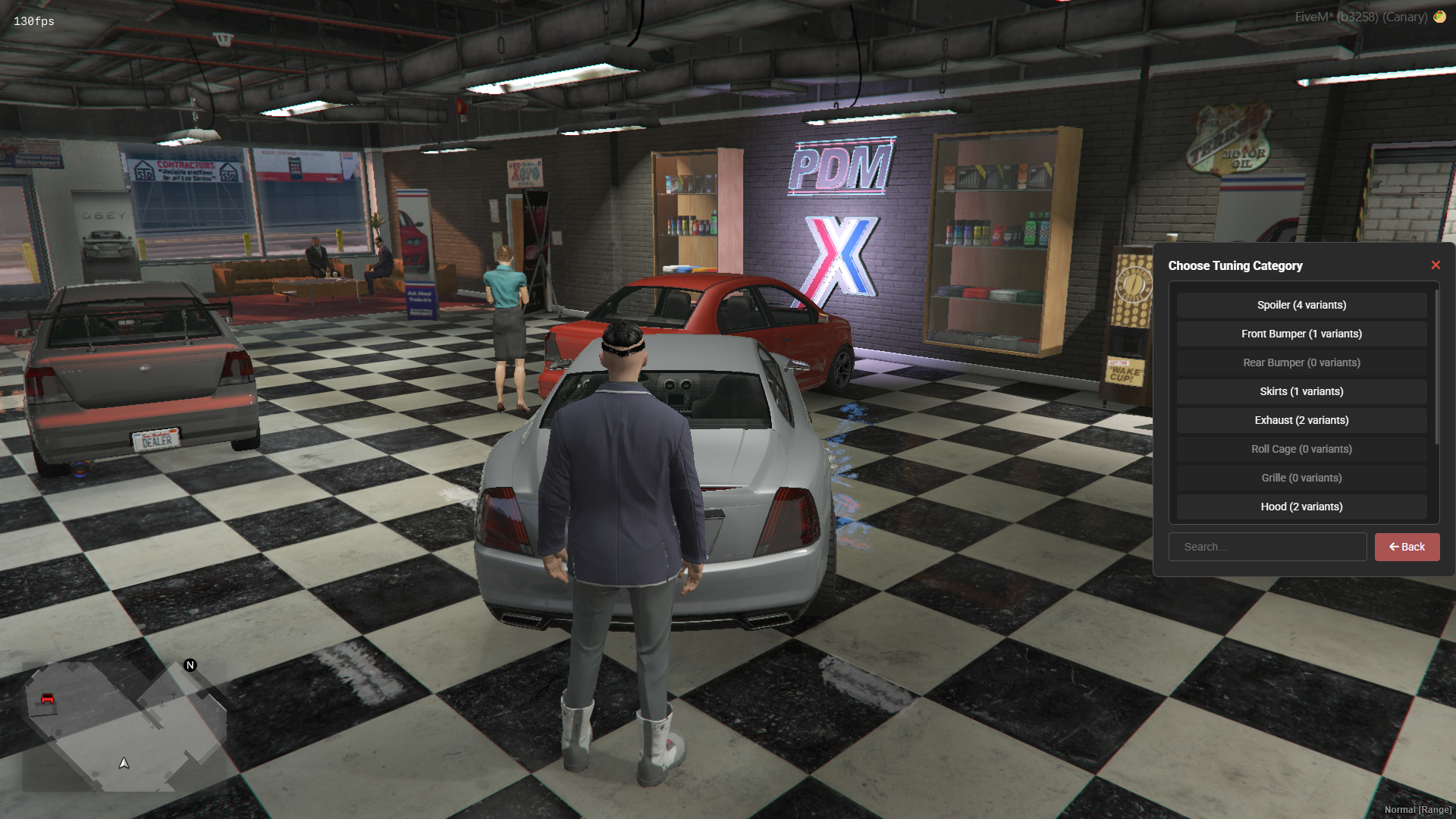Click the tuning list scrollbar

point(1436,366)
